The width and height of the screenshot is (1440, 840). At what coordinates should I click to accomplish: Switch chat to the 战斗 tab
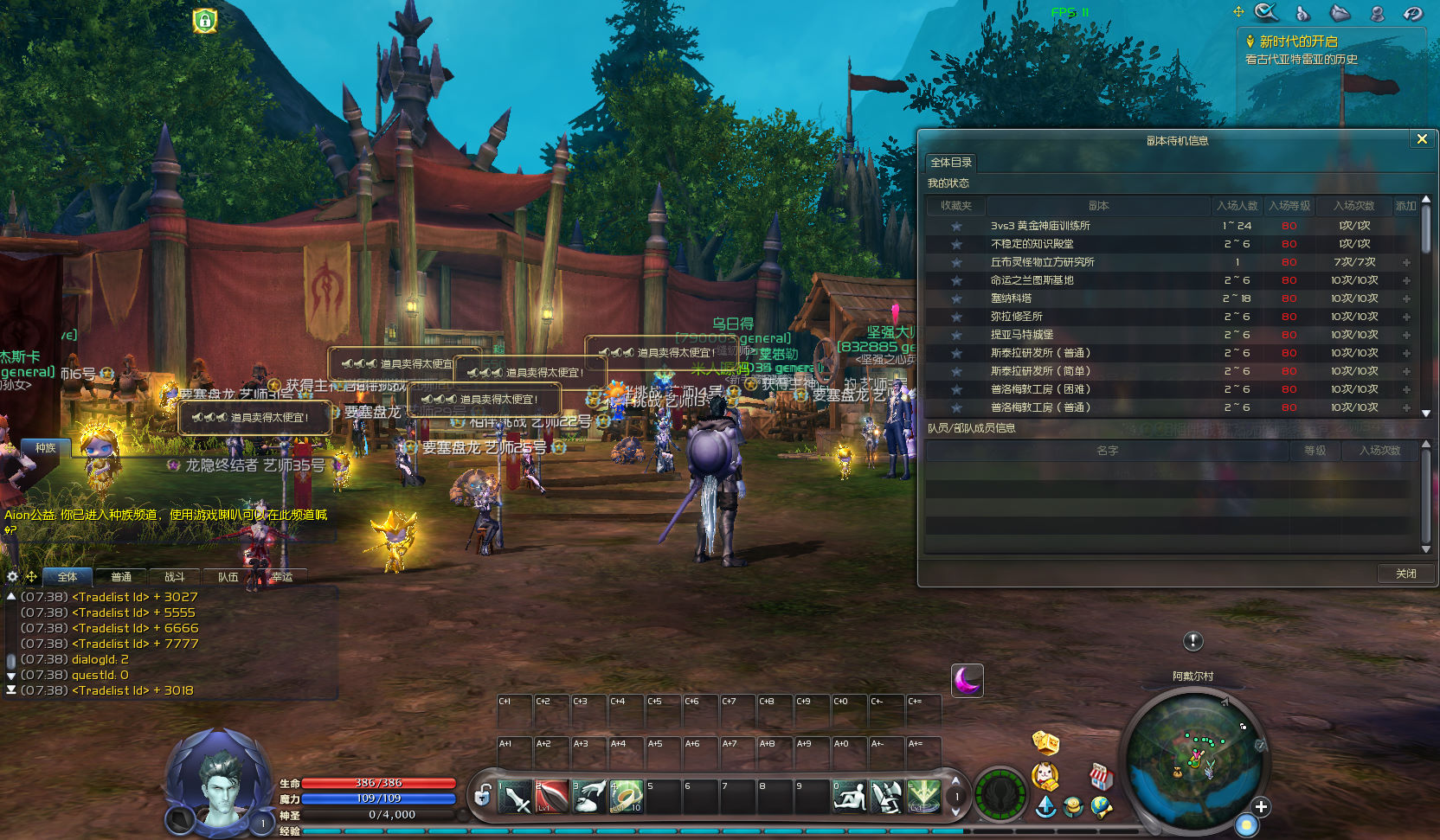(x=175, y=577)
